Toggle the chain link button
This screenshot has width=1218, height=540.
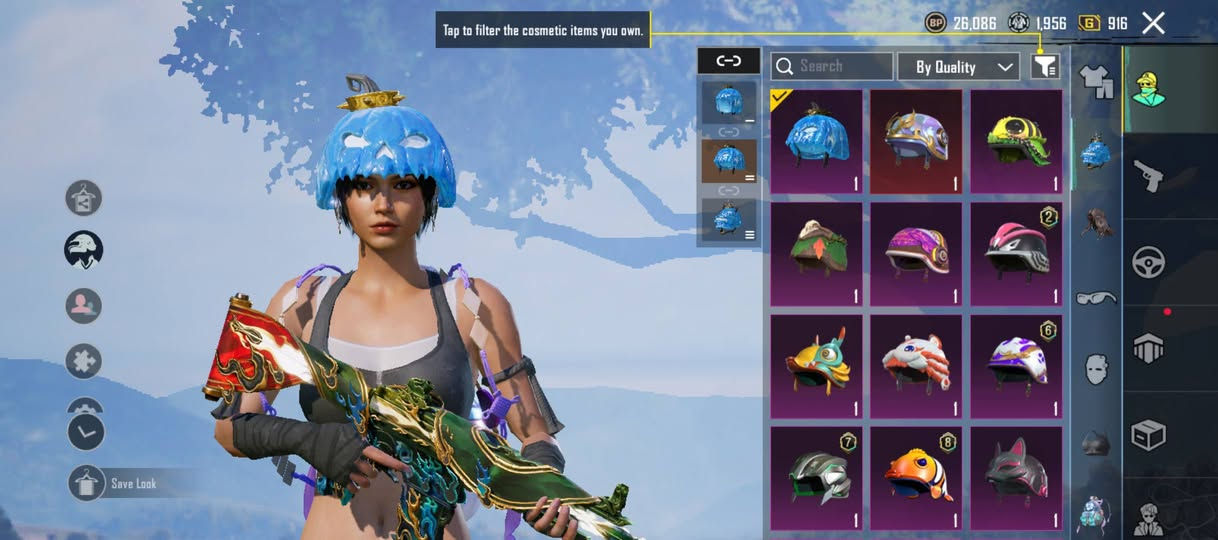[728, 61]
